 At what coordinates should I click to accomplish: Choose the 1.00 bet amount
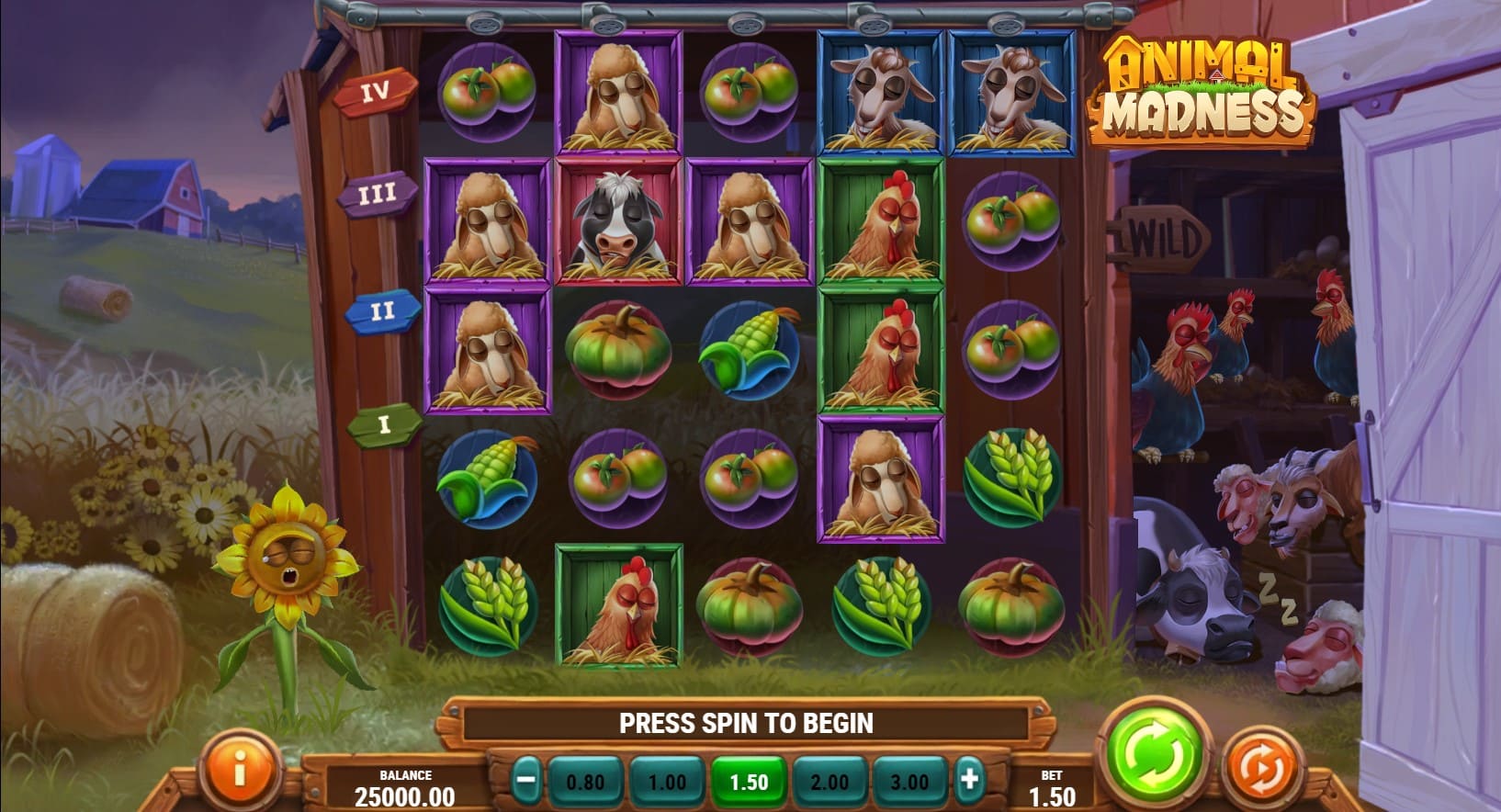[667, 782]
